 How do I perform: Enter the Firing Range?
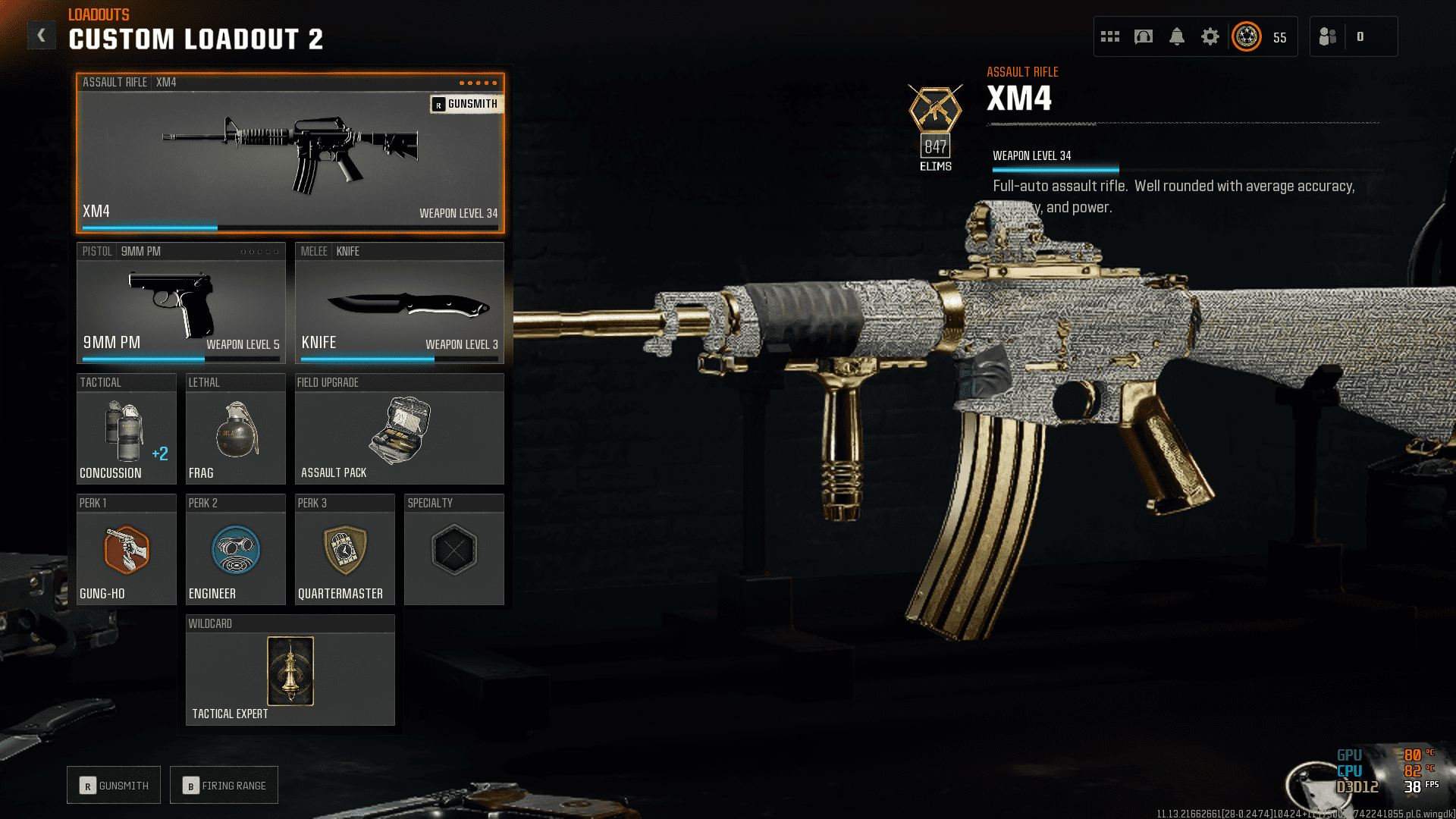point(224,786)
